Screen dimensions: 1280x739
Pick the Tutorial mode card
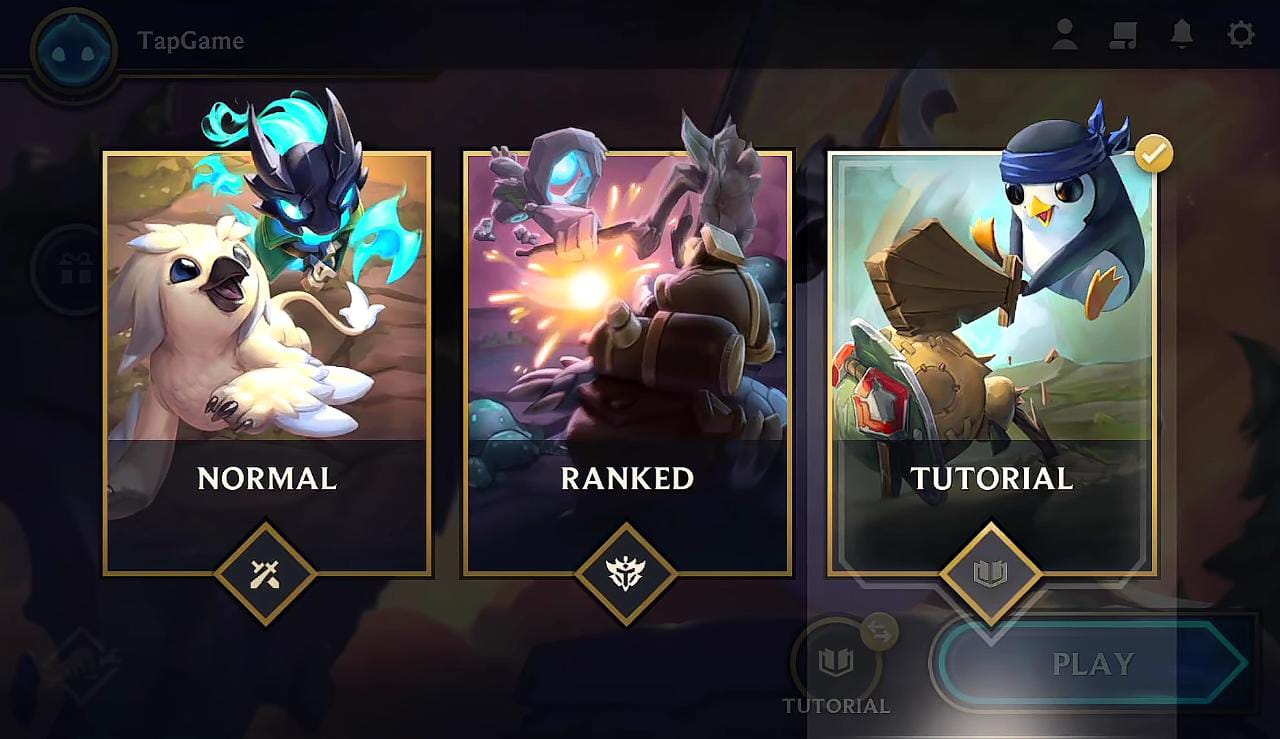992,365
